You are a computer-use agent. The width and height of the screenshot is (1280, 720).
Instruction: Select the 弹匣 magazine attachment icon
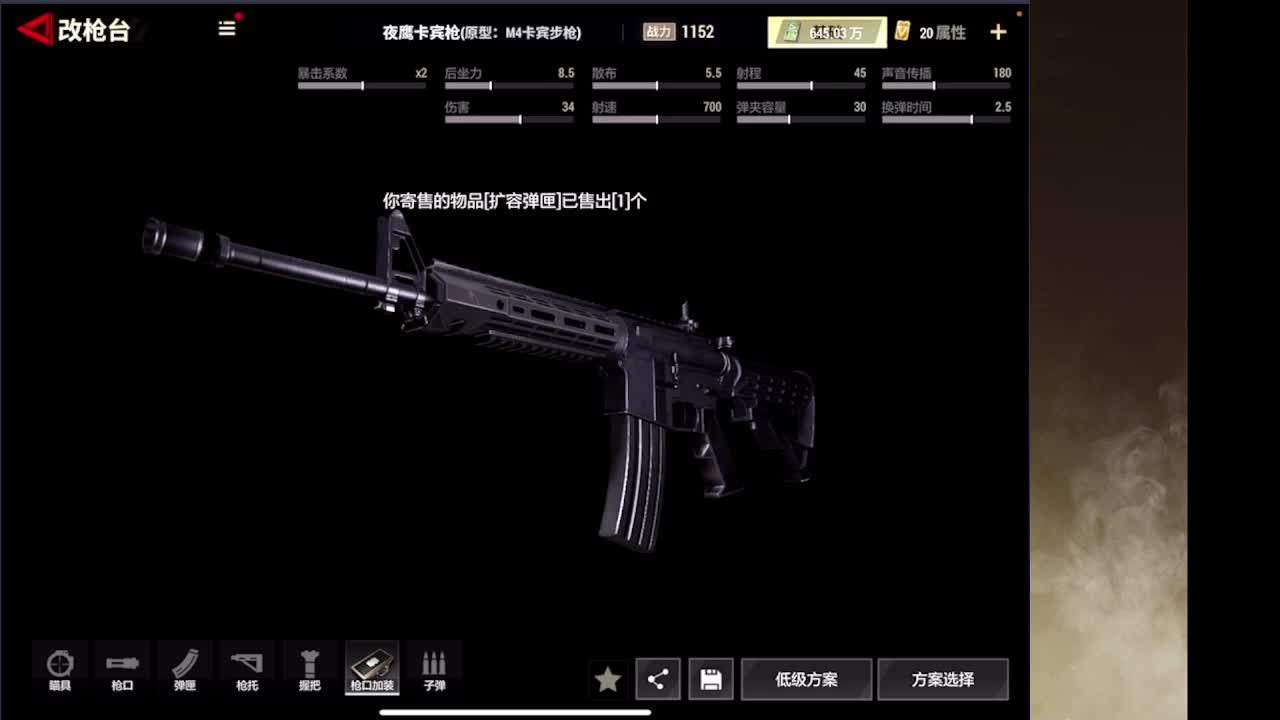tap(184, 668)
